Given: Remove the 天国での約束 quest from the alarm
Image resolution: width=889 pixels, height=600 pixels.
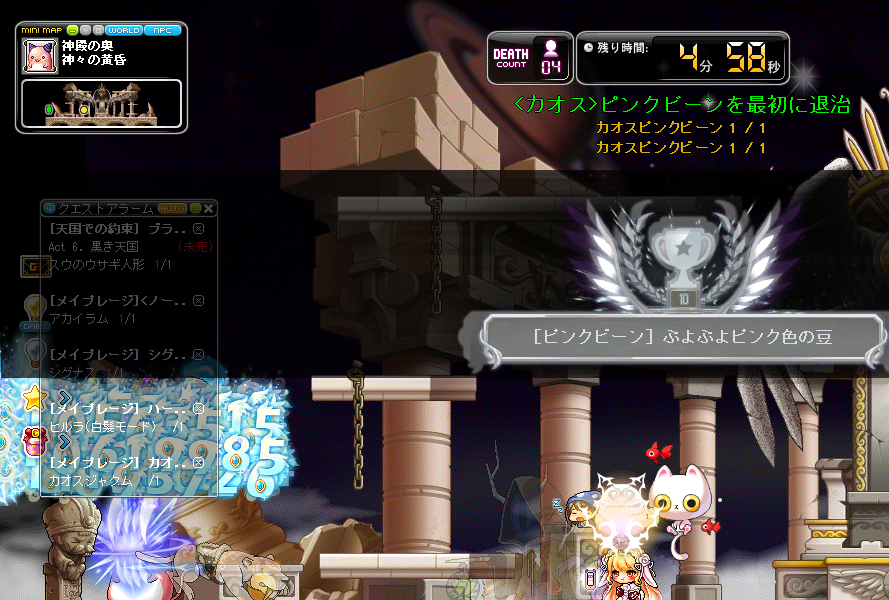Looking at the screenshot, I should [198, 229].
